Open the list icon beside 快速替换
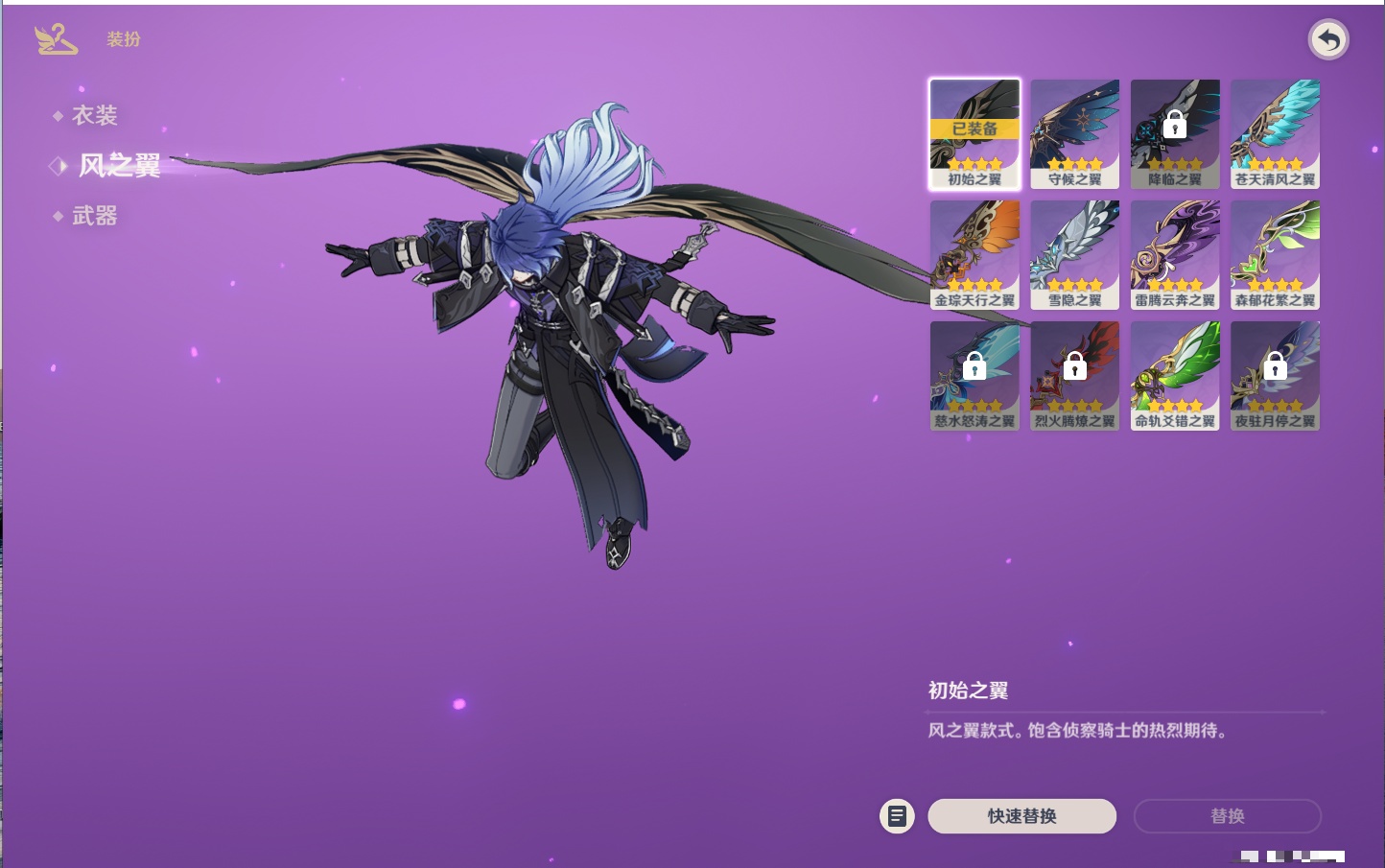Viewport: 1385px width, 868px height. (897, 816)
